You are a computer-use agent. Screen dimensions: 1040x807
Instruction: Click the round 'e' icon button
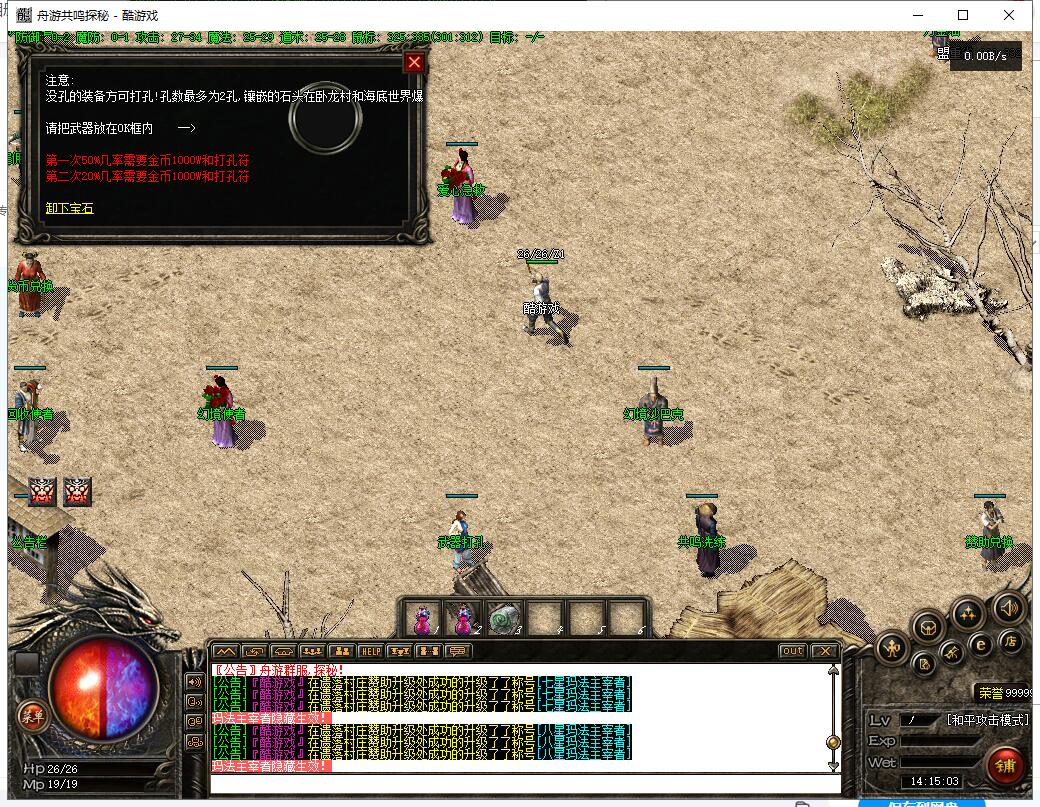[982, 645]
